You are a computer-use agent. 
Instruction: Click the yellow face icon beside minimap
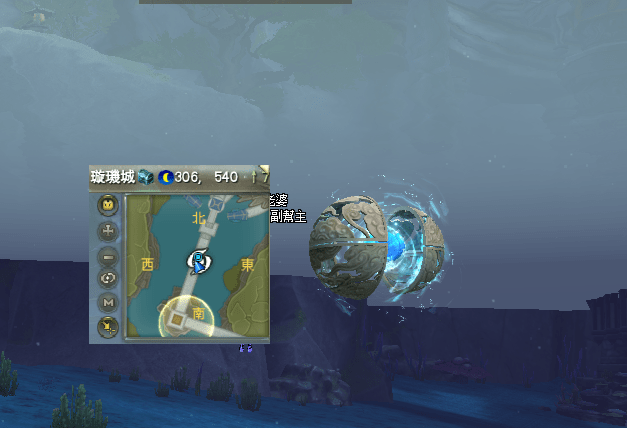click(x=108, y=205)
